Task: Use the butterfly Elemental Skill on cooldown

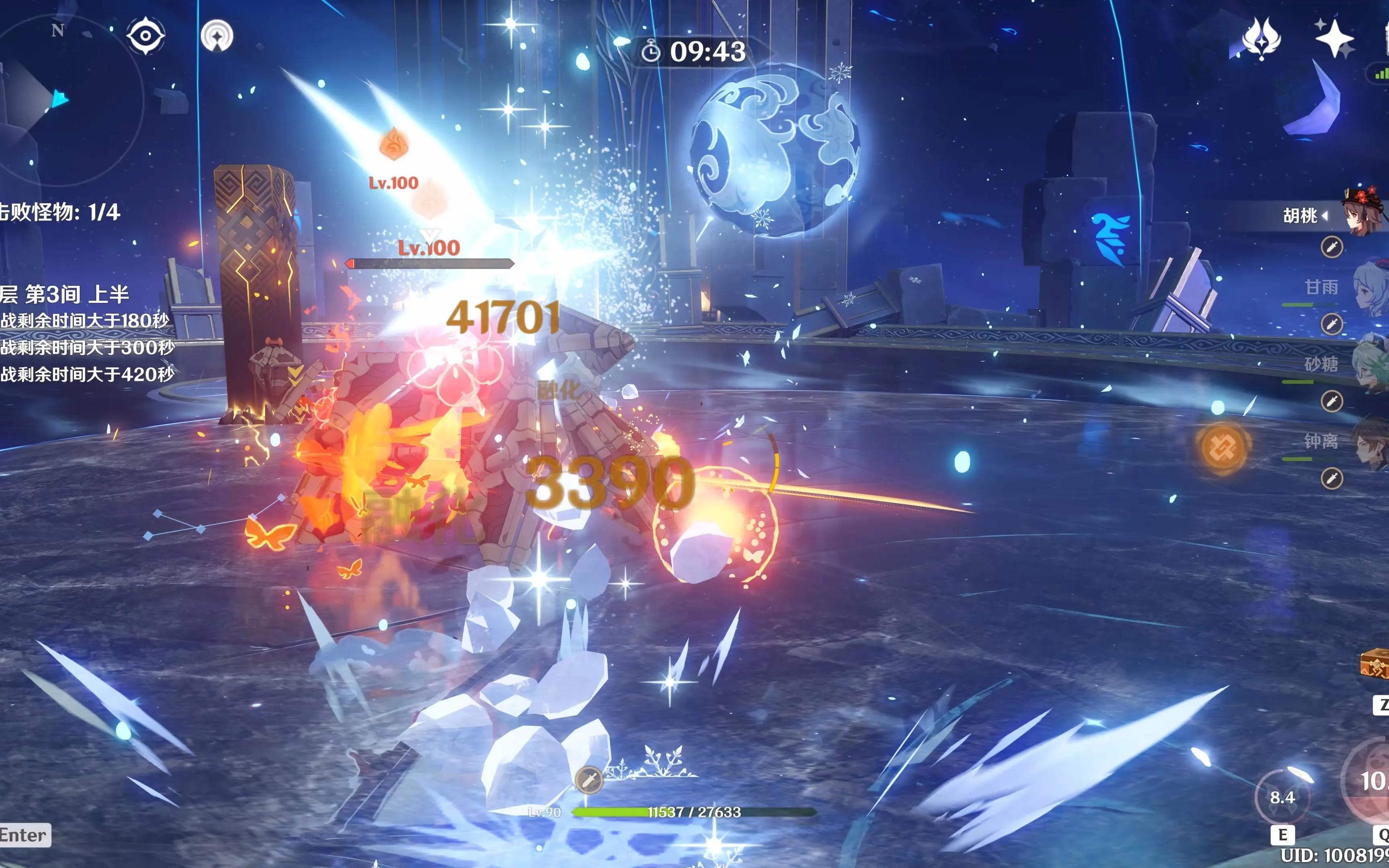Action: [x=1282, y=797]
